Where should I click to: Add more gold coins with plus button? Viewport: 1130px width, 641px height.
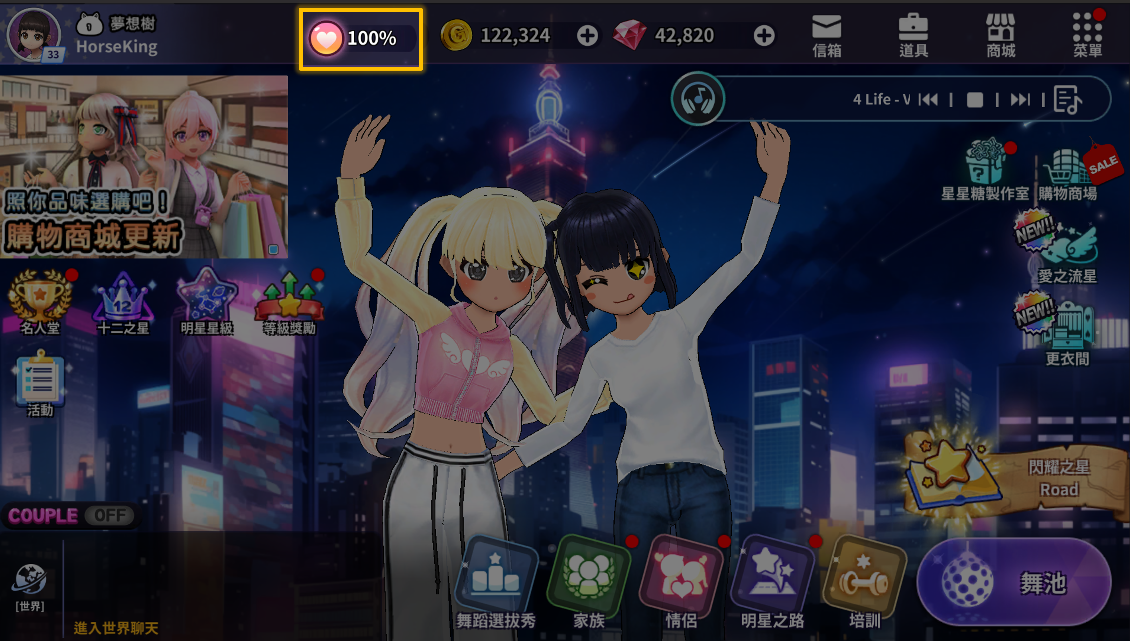point(588,36)
